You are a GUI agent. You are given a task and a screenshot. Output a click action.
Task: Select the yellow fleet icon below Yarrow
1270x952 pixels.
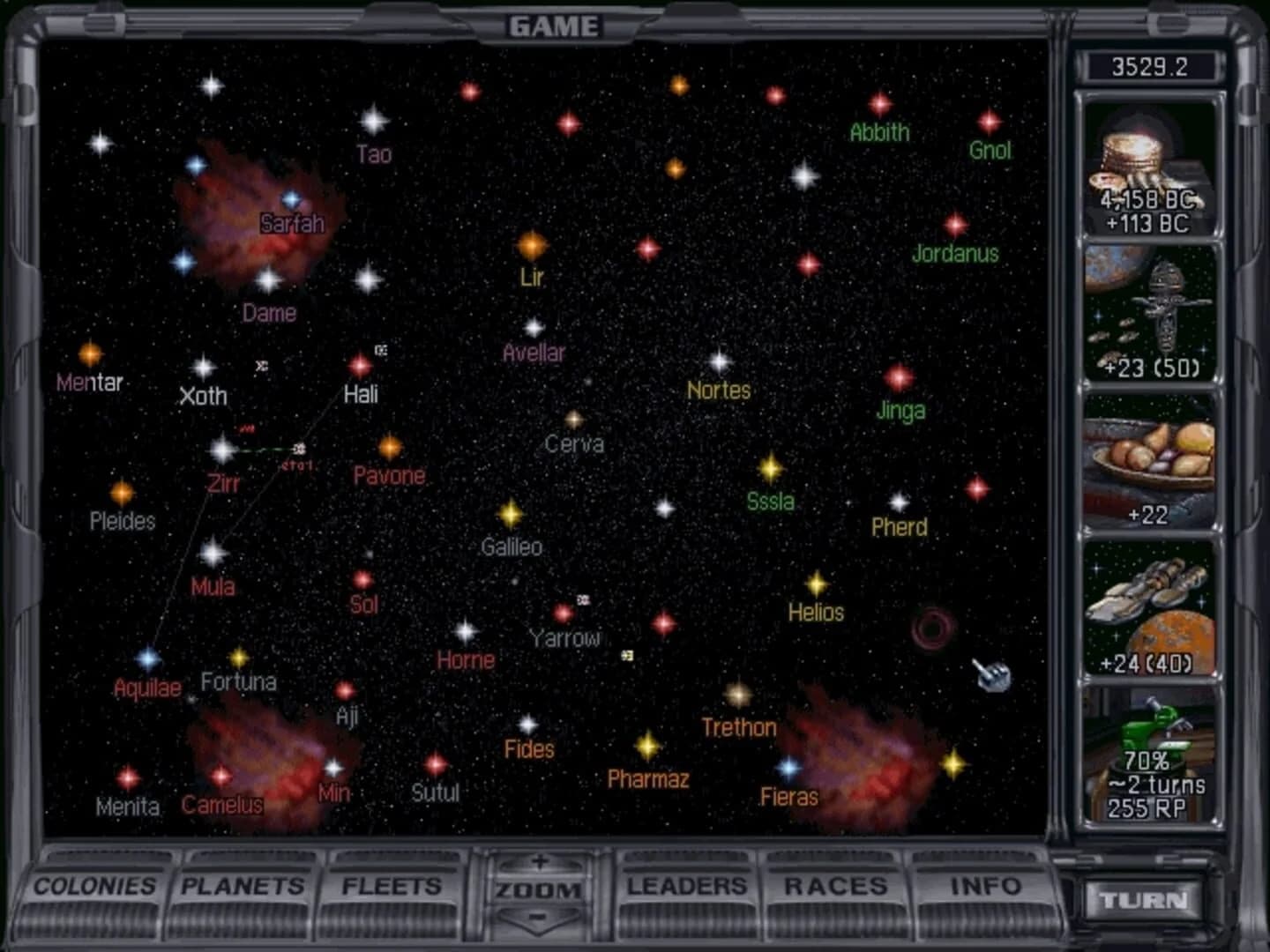(628, 656)
